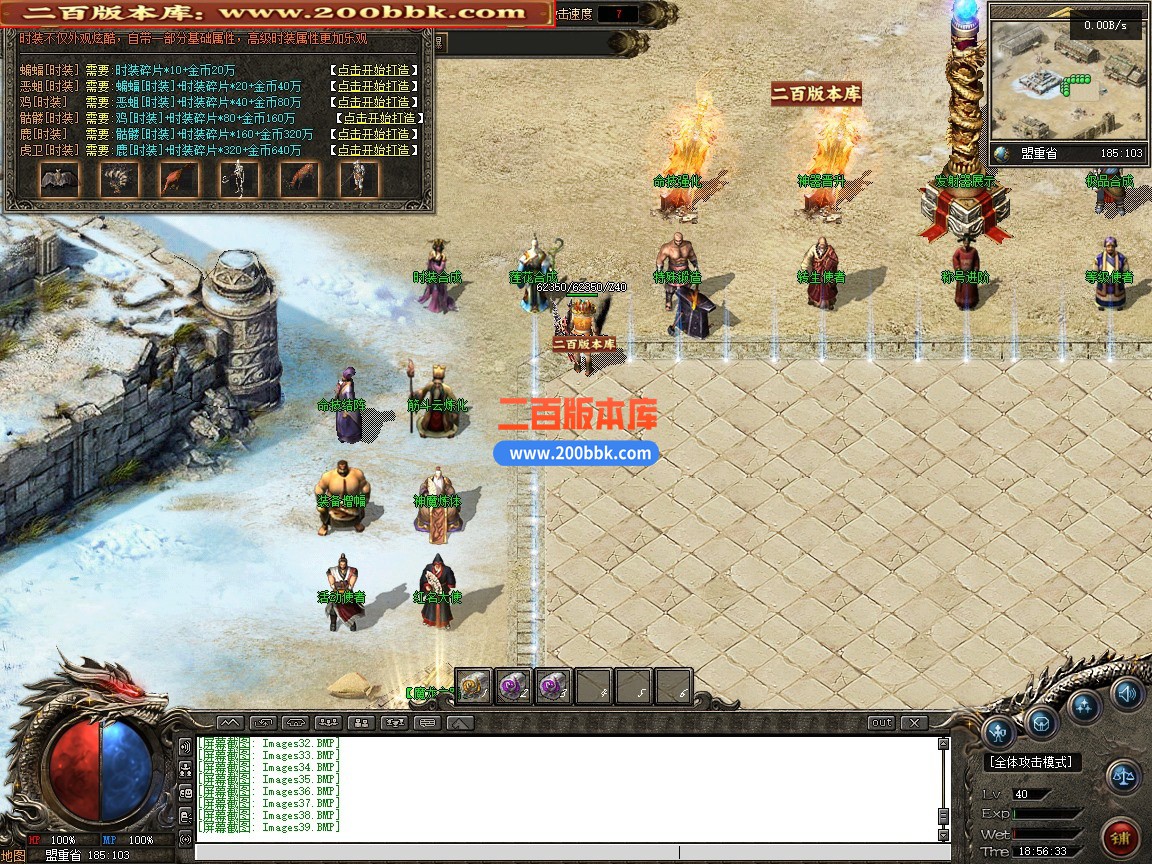Select the skeleton costume preview icon
1152x864 pixels.
coord(239,179)
